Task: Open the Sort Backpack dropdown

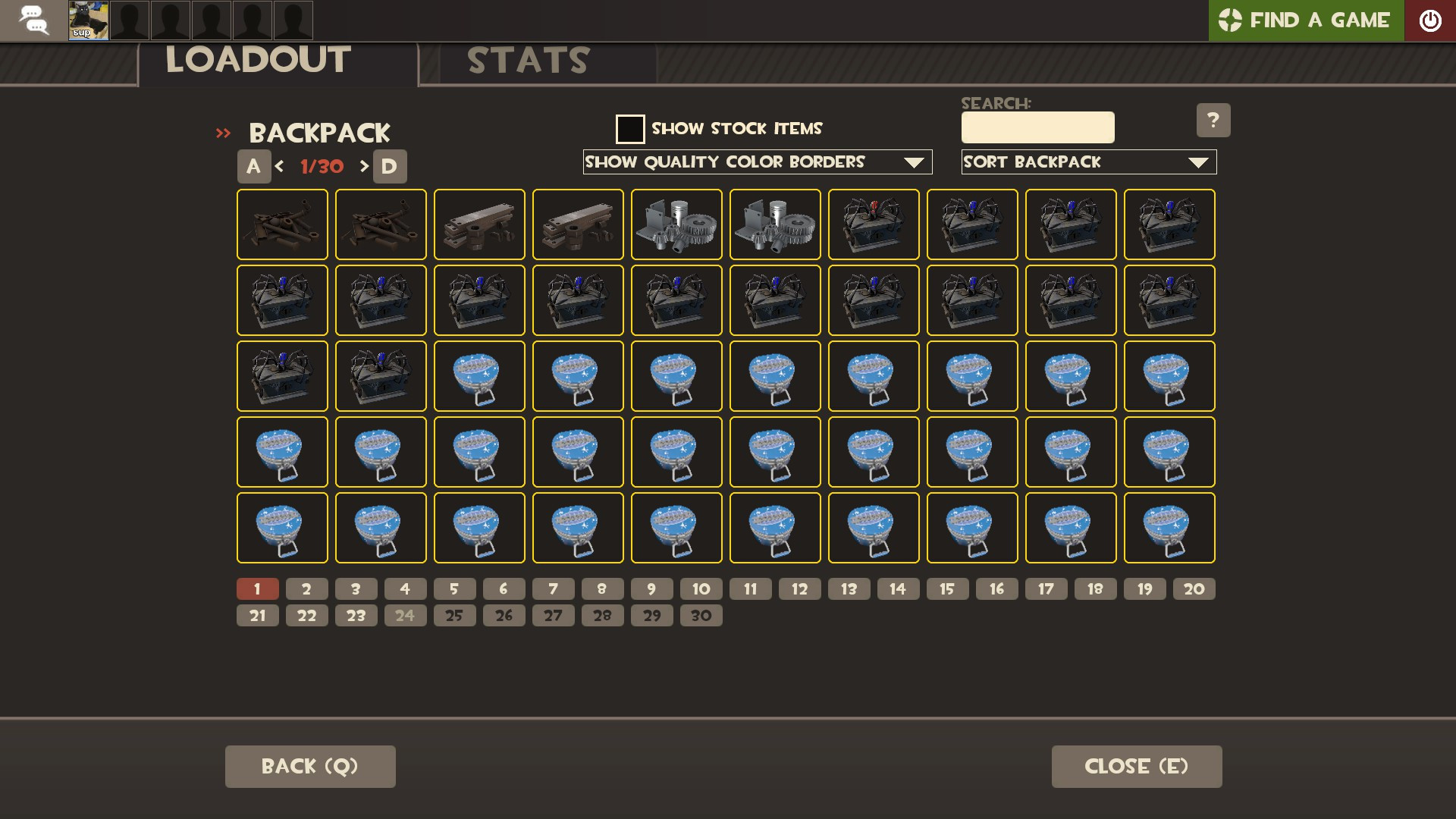Action: tap(1088, 162)
